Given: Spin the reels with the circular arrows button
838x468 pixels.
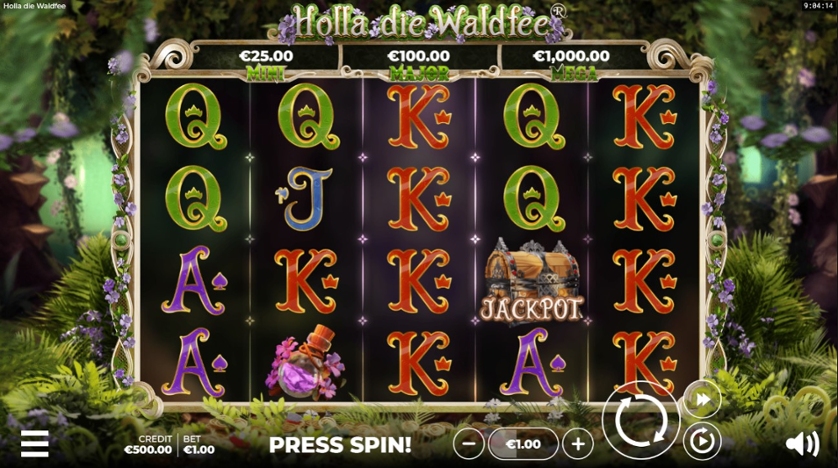Looking at the screenshot, I should point(641,421).
